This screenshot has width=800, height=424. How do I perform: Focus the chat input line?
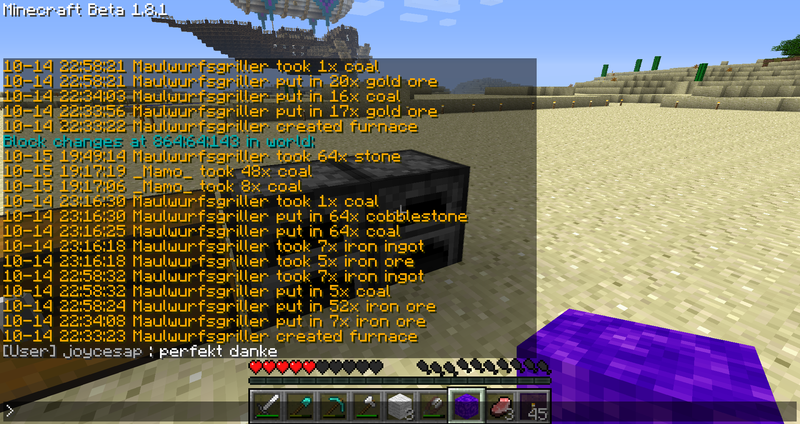(x=400, y=410)
